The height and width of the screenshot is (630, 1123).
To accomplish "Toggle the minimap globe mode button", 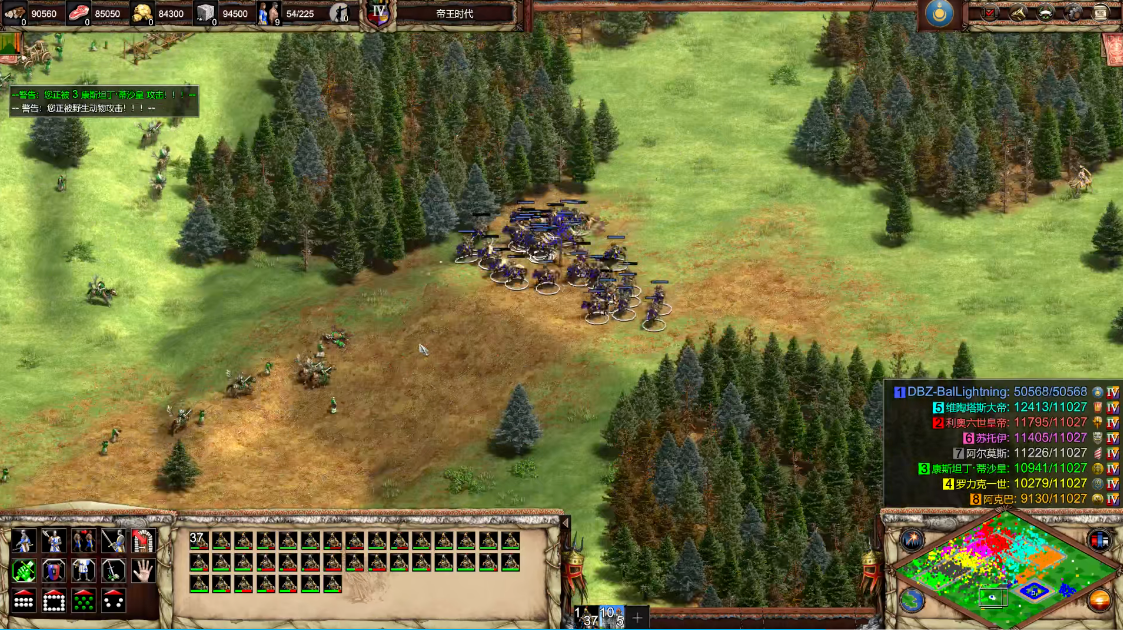I will coord(911,600).
